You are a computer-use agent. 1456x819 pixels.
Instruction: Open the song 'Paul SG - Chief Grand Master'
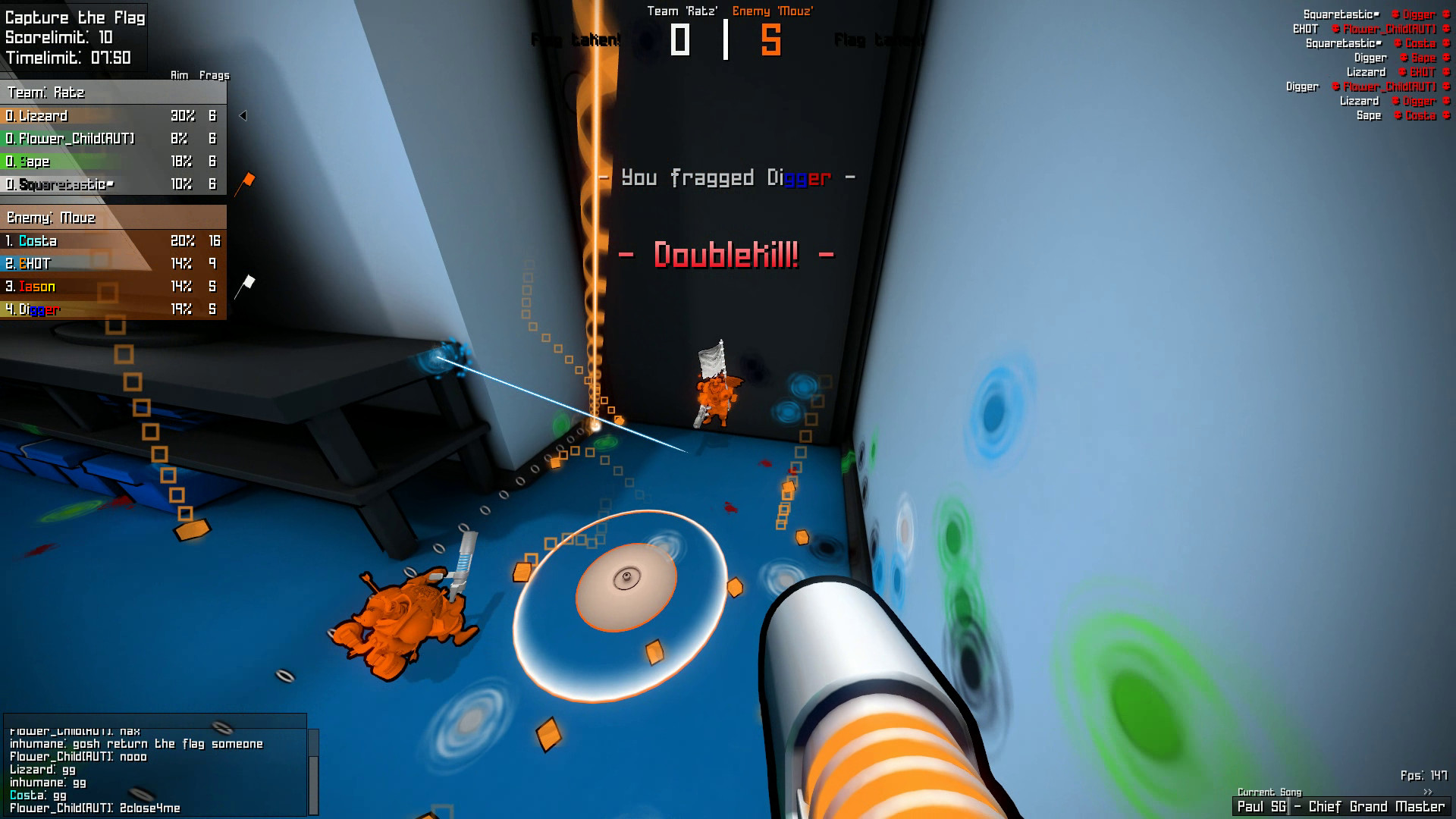click(x=1342, y=806)
